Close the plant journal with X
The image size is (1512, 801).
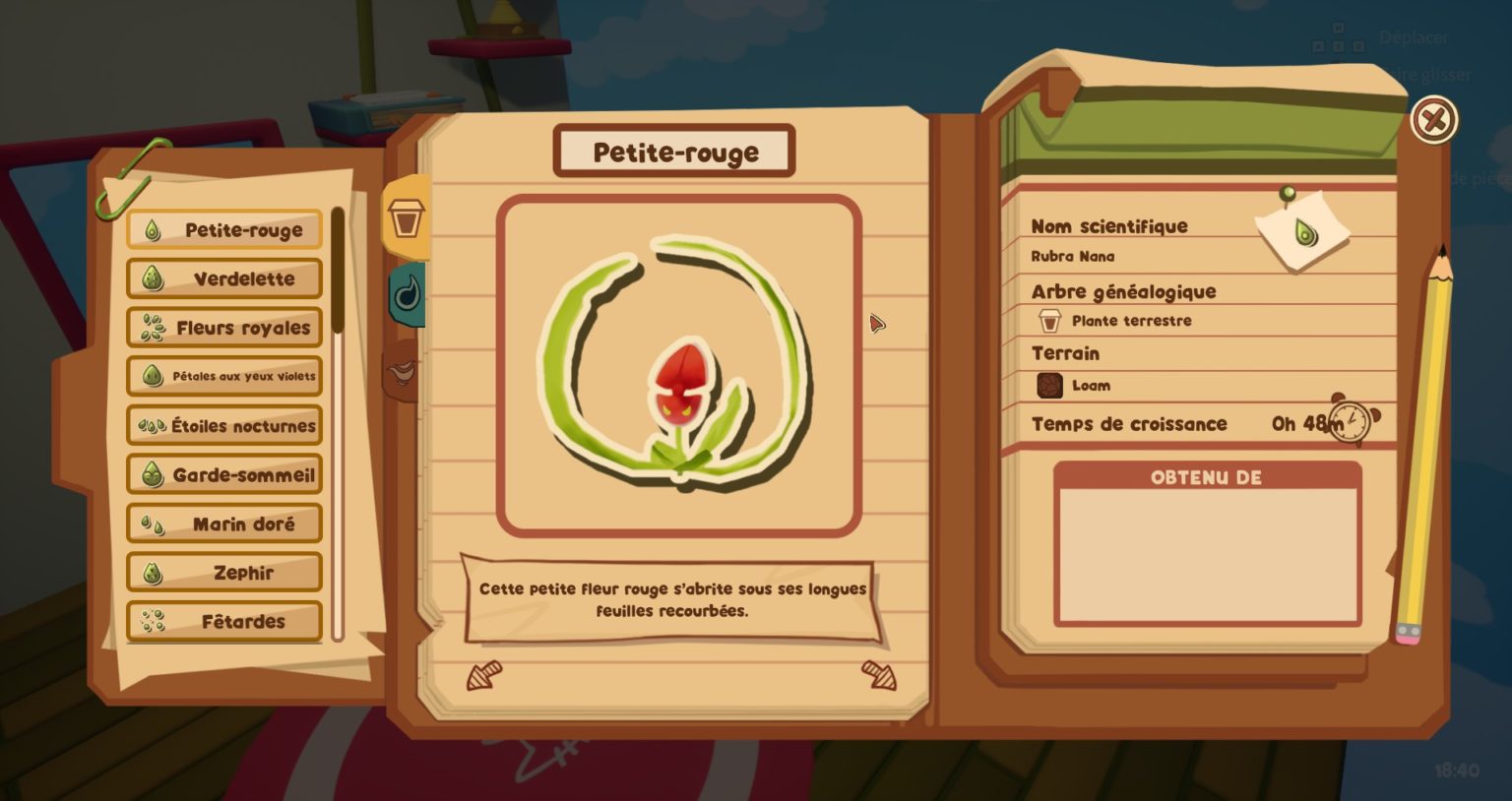point(1433,120)
